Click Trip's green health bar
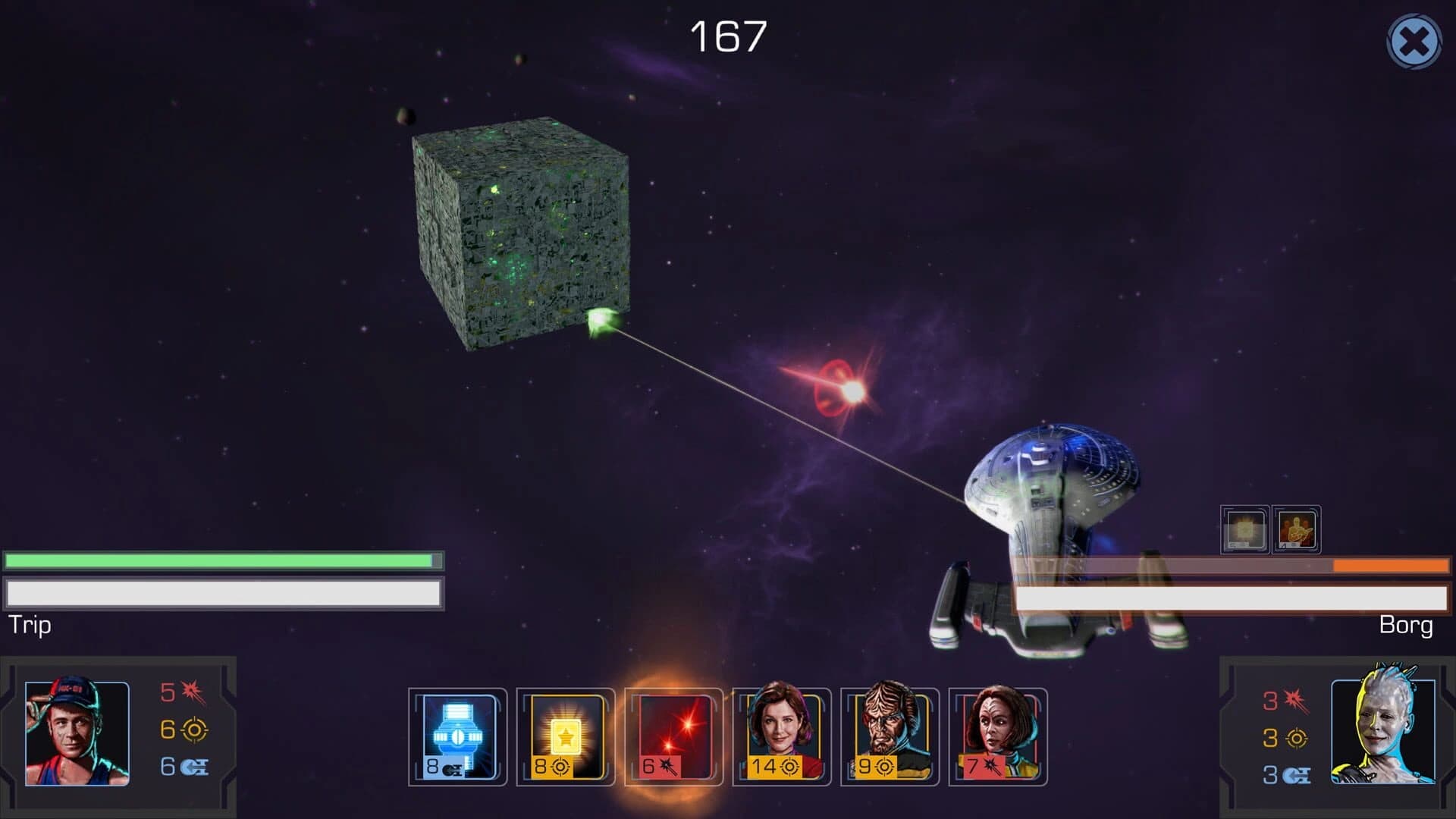This screenshot has height=819, width=1456. click(x=220, y=561)
